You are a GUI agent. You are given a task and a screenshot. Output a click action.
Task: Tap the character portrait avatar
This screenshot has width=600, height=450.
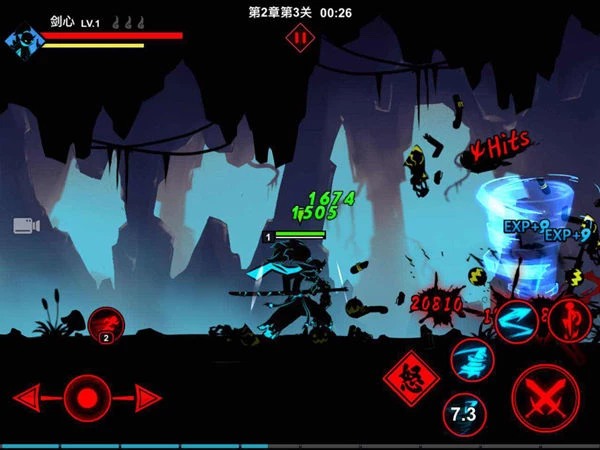click(19, 40)
